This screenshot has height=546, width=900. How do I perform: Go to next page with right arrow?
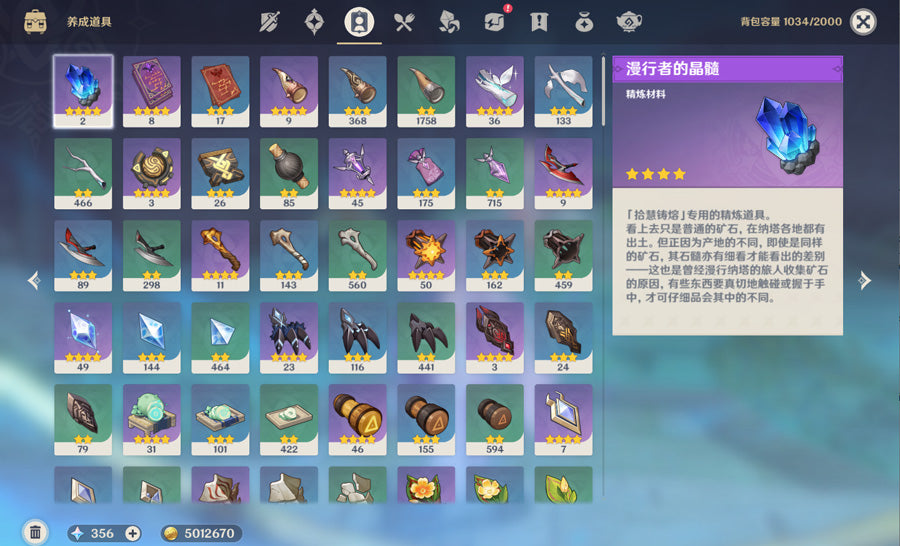[x=865, y=281]
